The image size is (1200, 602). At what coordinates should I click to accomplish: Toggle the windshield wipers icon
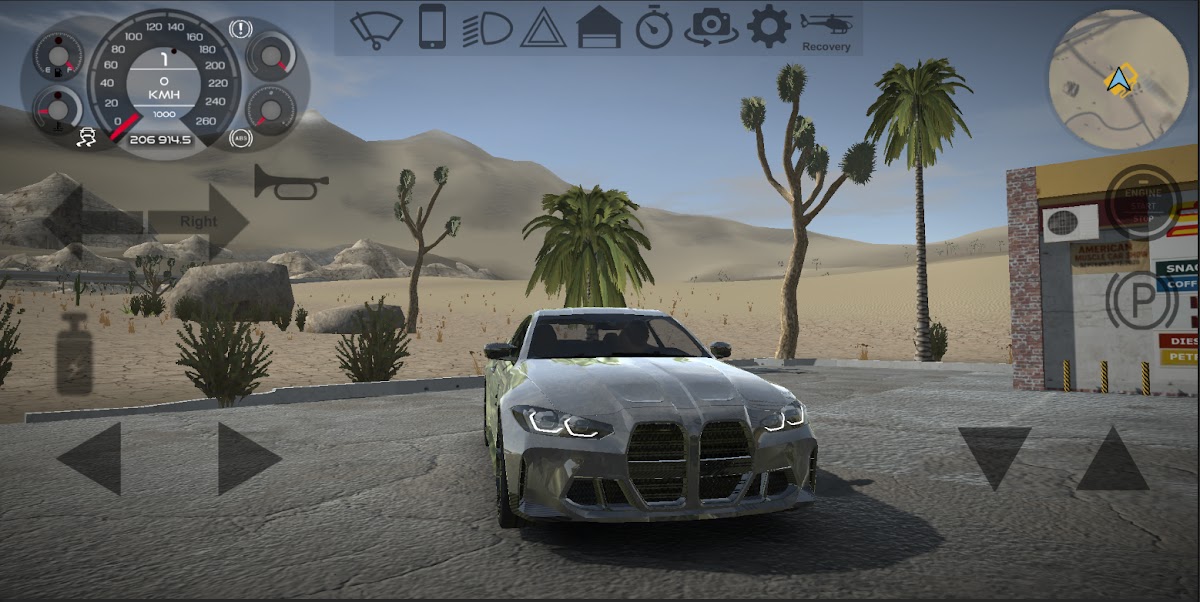point(376,27)
